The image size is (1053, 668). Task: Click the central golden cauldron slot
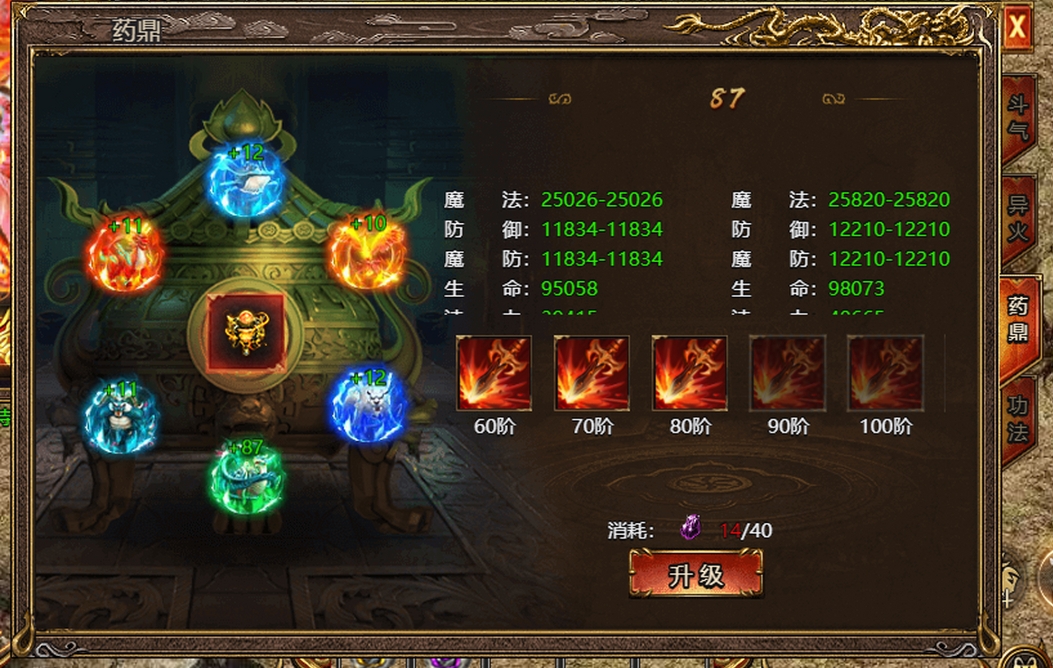(x=247, y=332)
